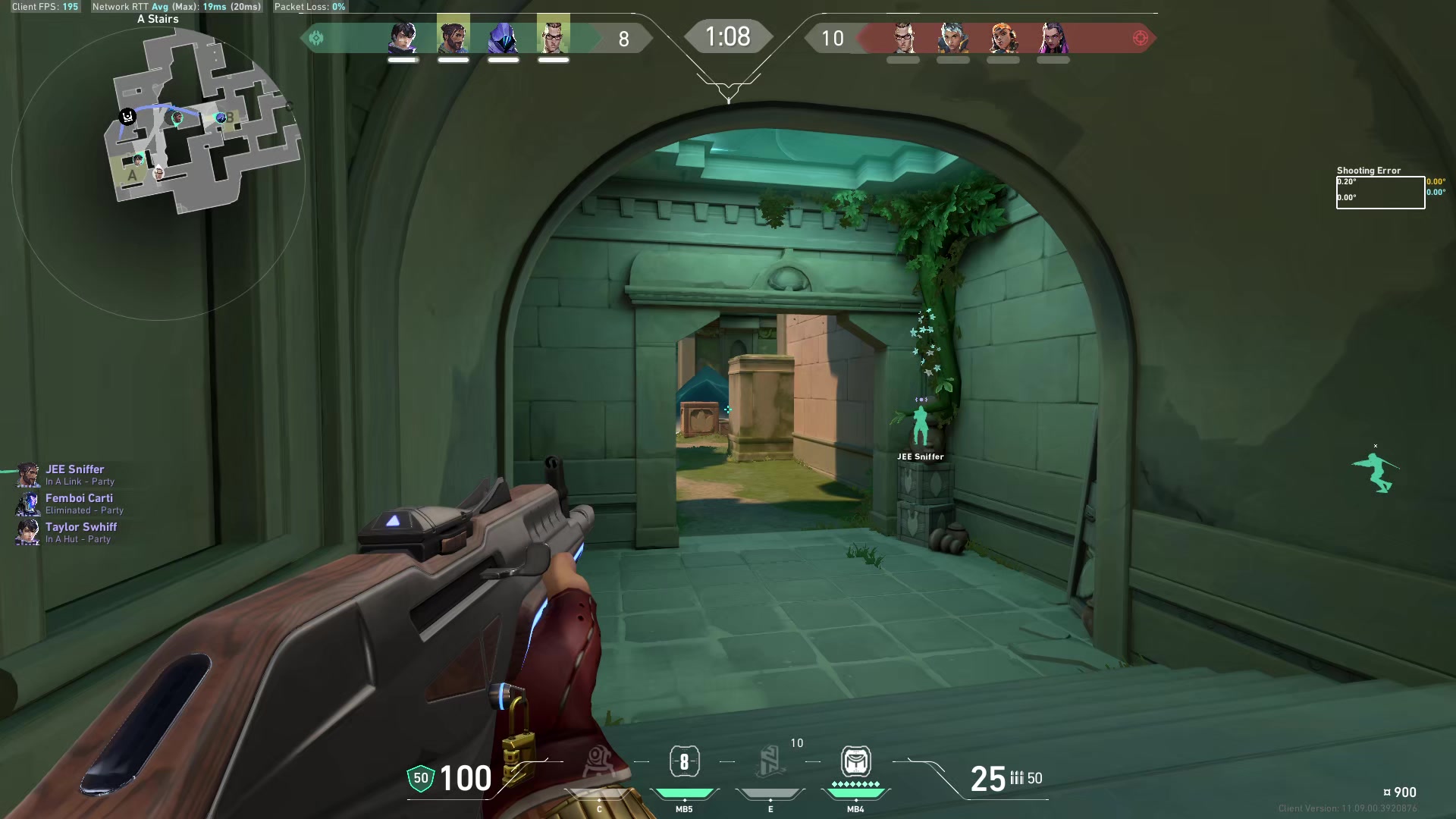Use the Rendezvous teleport ability icon
Screen dimensions: 1456x819
770,762
